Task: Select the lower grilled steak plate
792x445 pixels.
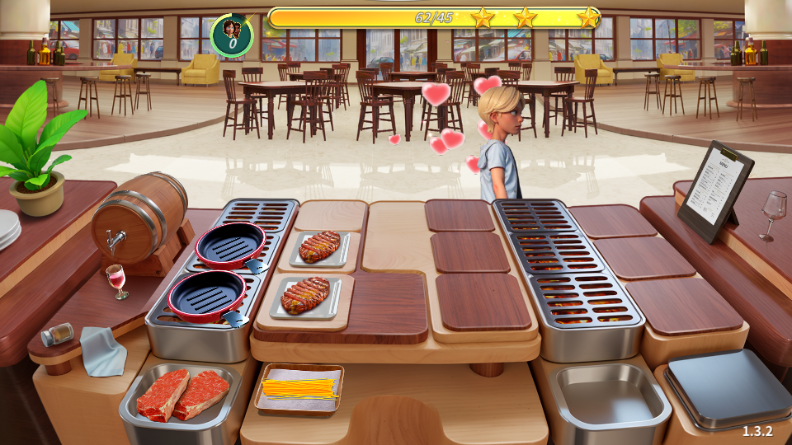Action: coord(306,295)
